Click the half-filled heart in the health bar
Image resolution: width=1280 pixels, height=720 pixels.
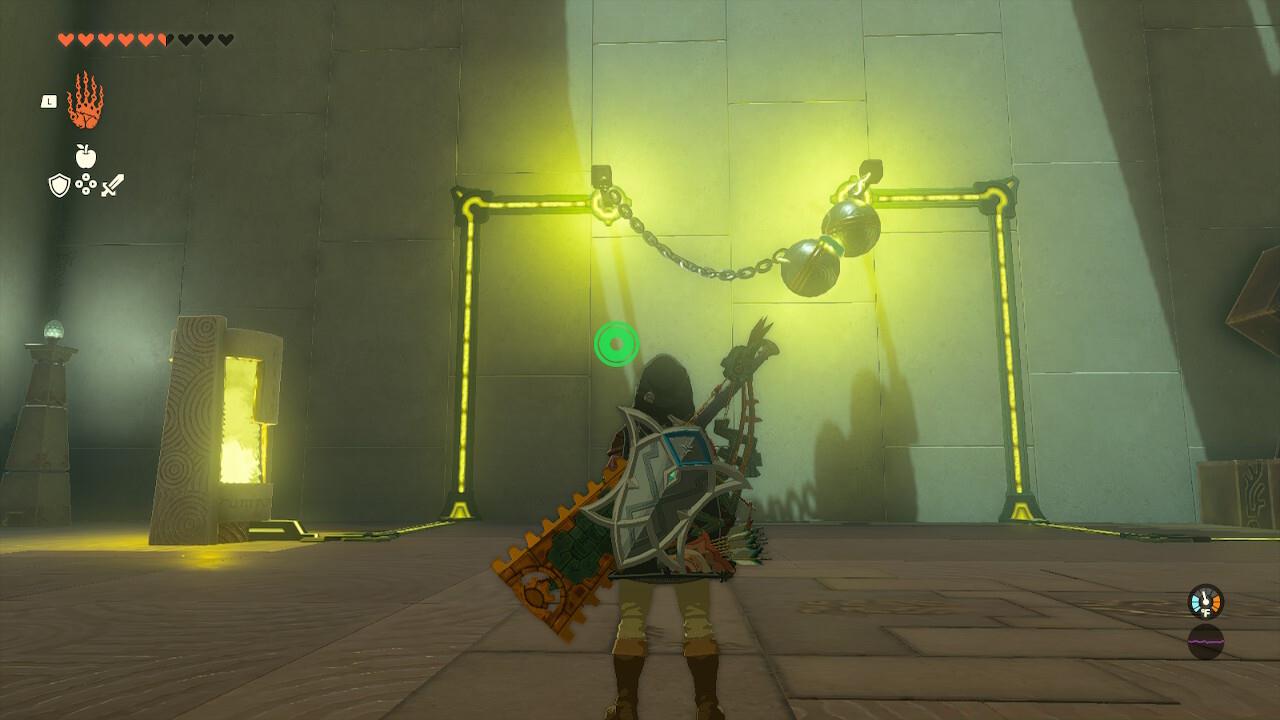click(x=166, y=40)
